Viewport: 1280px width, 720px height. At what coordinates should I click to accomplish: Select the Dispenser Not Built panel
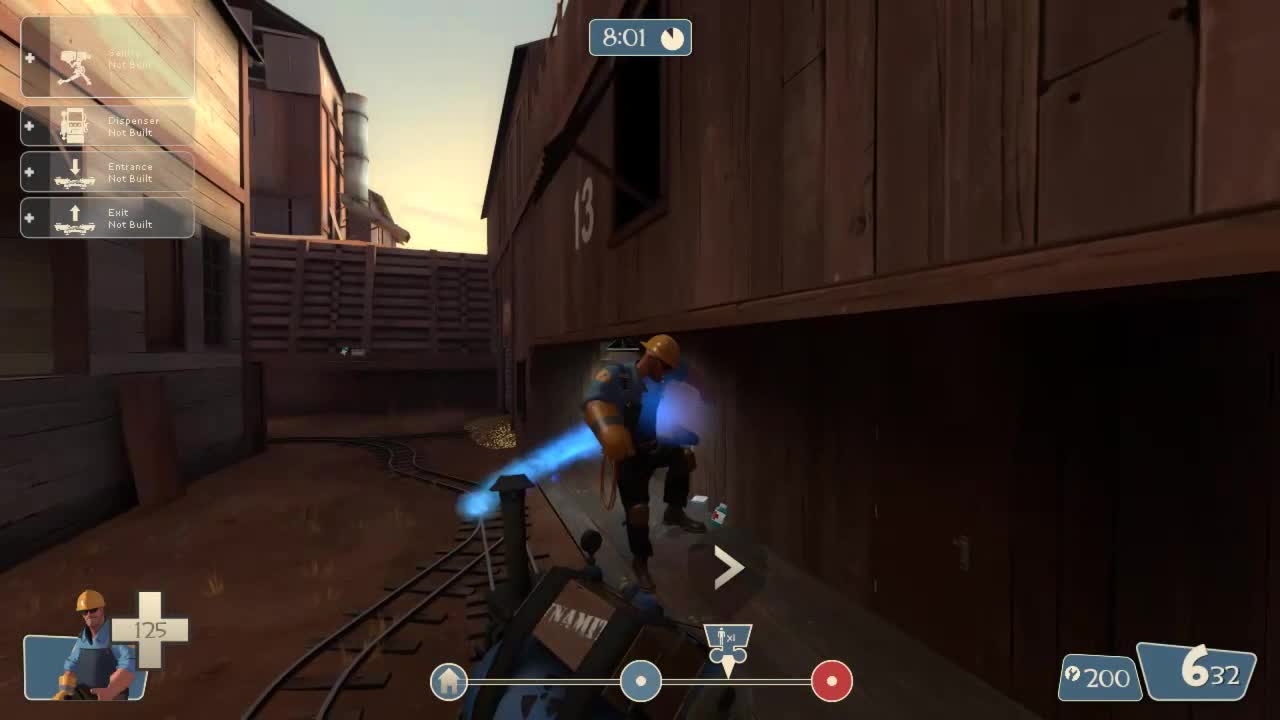(107, 126)
